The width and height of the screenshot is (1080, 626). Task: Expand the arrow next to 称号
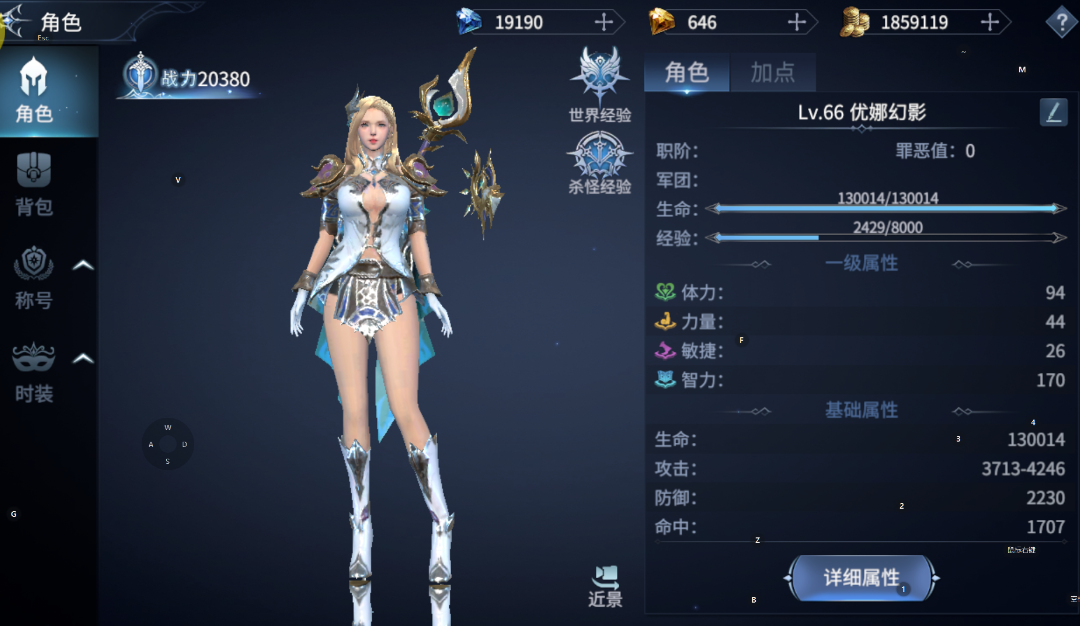click(x=84, y=265)
